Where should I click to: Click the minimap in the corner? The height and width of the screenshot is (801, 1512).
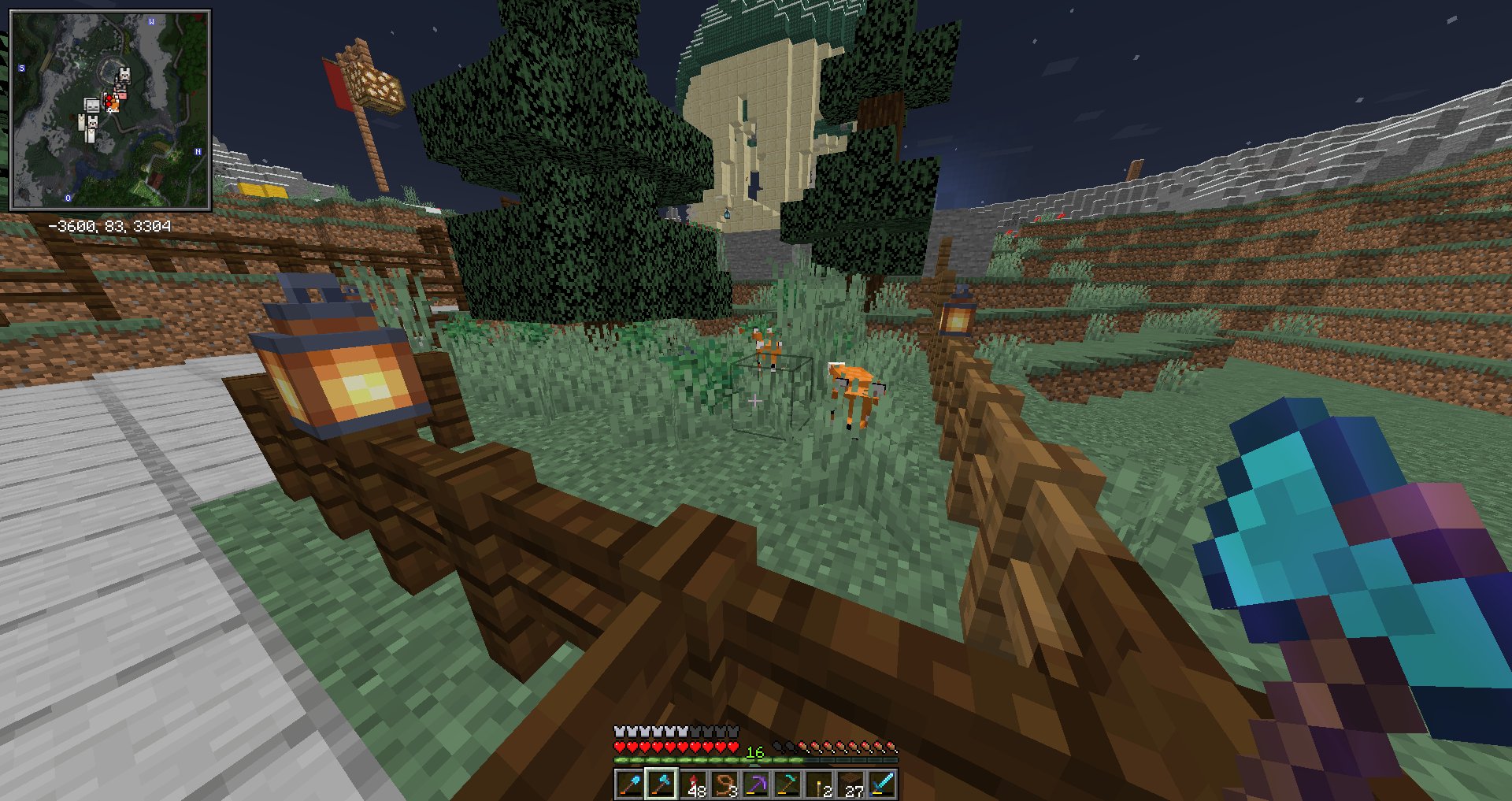pos(110,110)
